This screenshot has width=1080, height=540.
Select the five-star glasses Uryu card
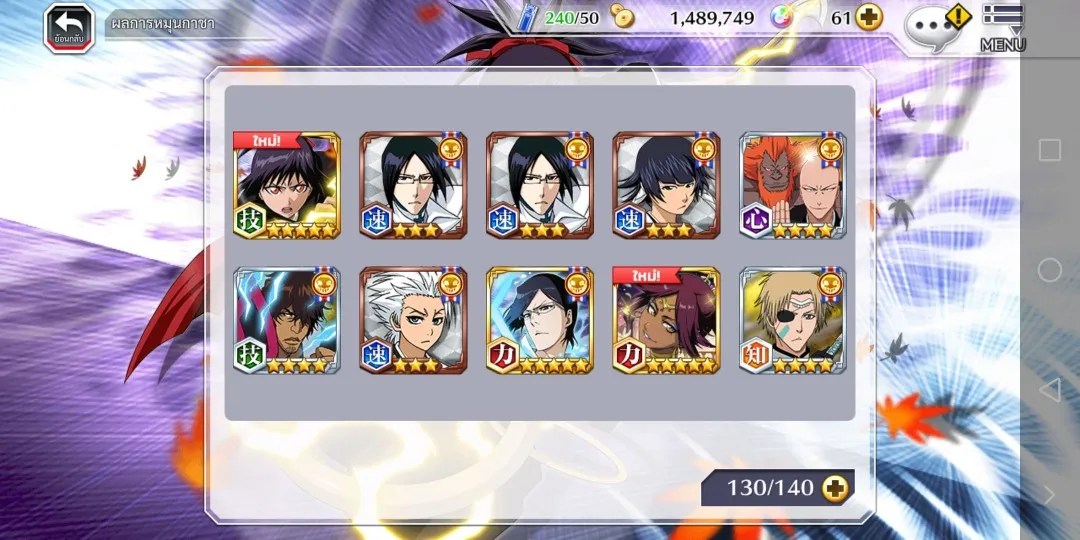pos(540,320)
